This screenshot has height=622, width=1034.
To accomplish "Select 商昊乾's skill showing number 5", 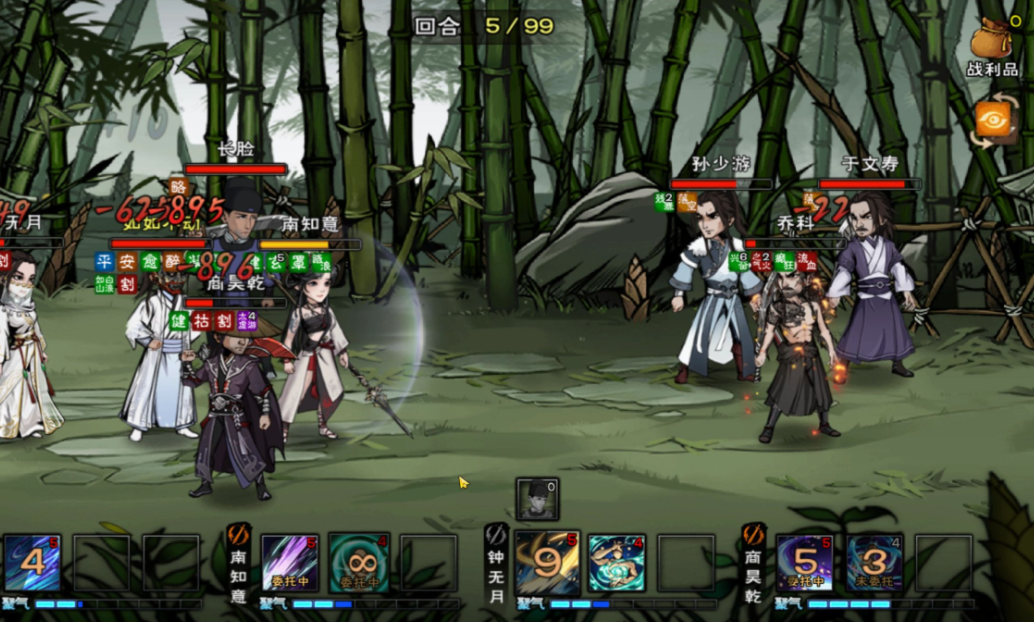I will click(x=805, y=563).
